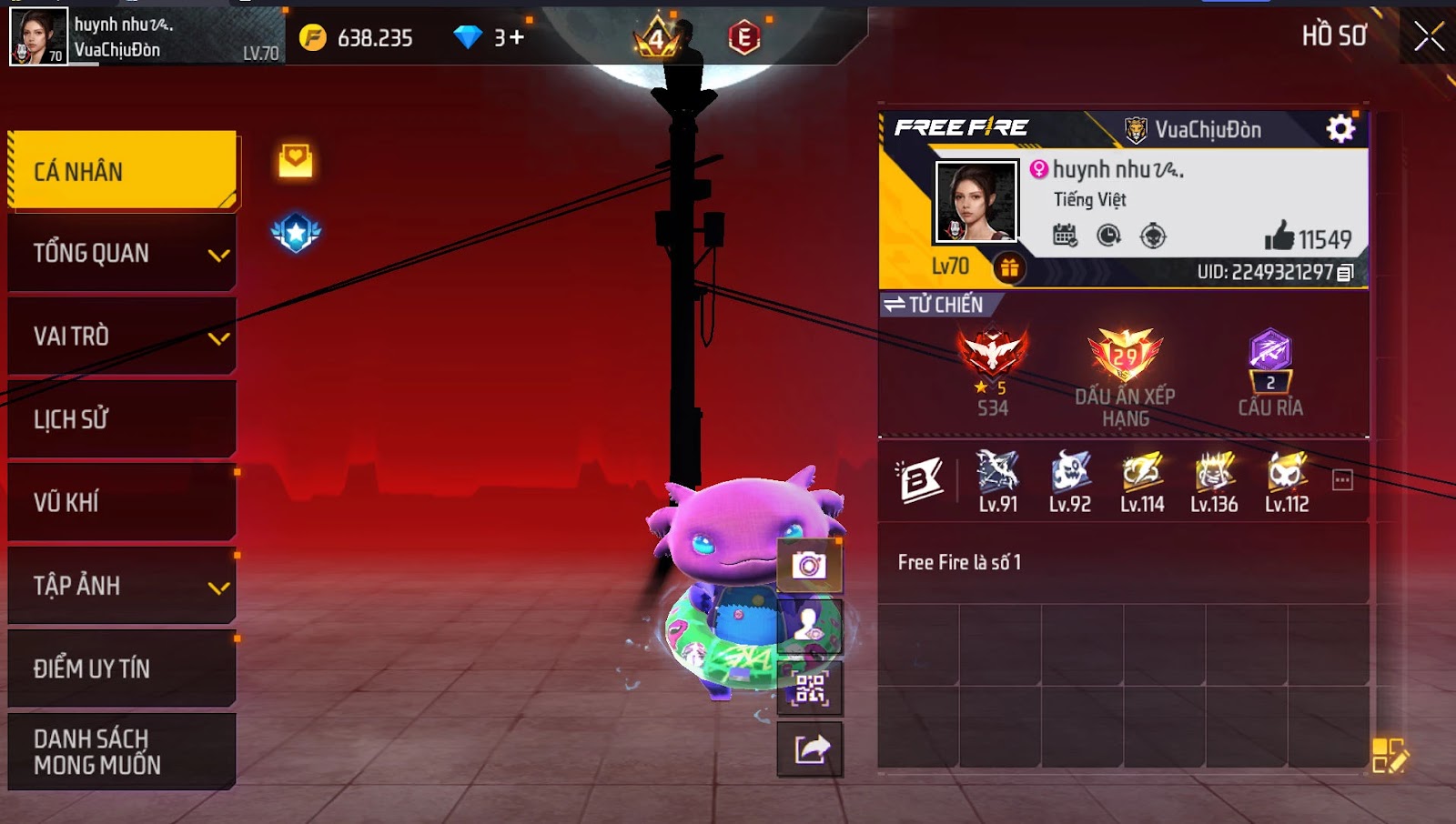Expand the TẬP ẢNH menu
This screenshot has width=1456, height=824.
coord(123,586)
